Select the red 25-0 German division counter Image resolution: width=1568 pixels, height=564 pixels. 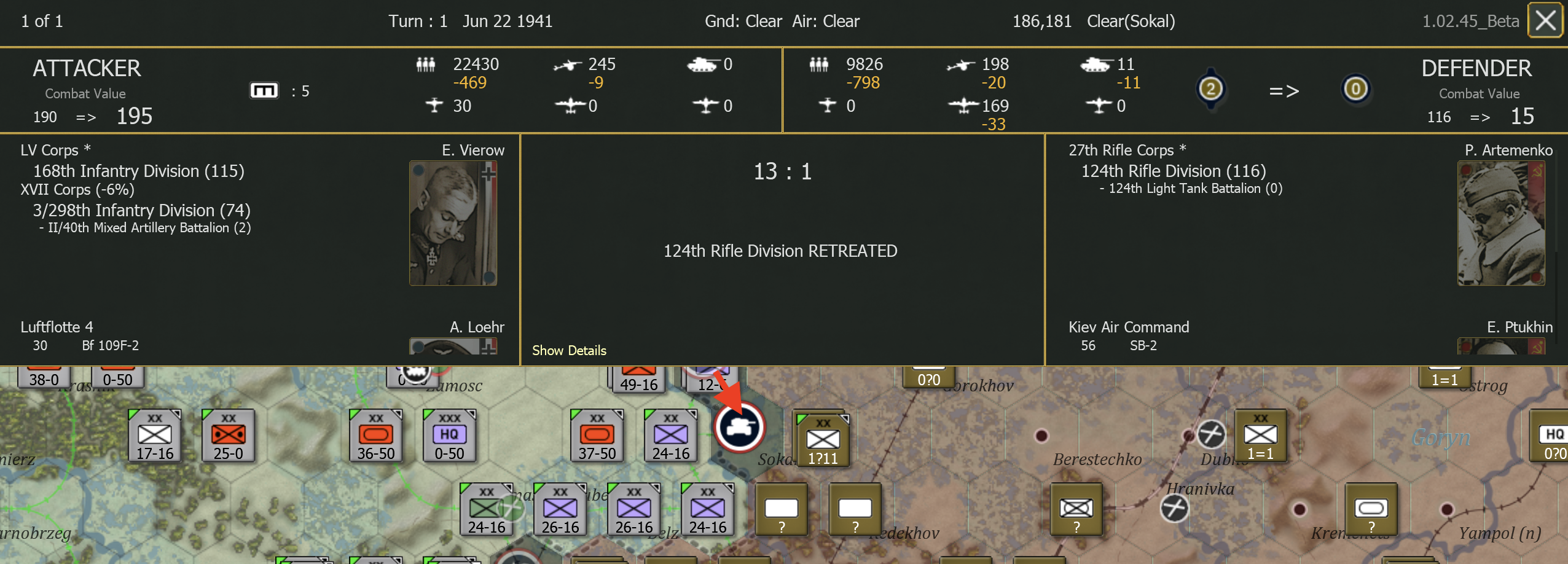(x=226, y=436)
